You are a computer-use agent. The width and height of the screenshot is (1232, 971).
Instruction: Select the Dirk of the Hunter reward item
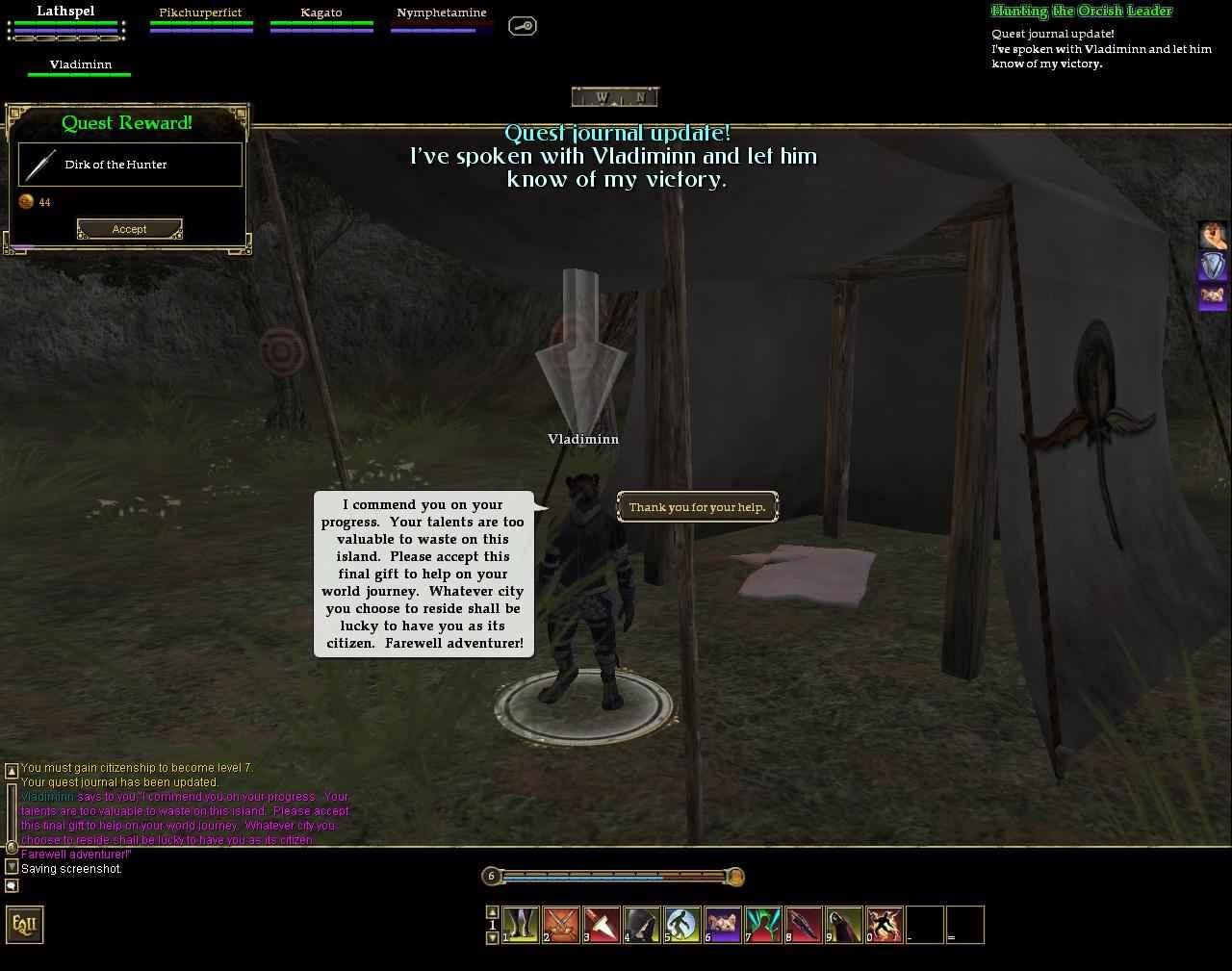(130, 165)
